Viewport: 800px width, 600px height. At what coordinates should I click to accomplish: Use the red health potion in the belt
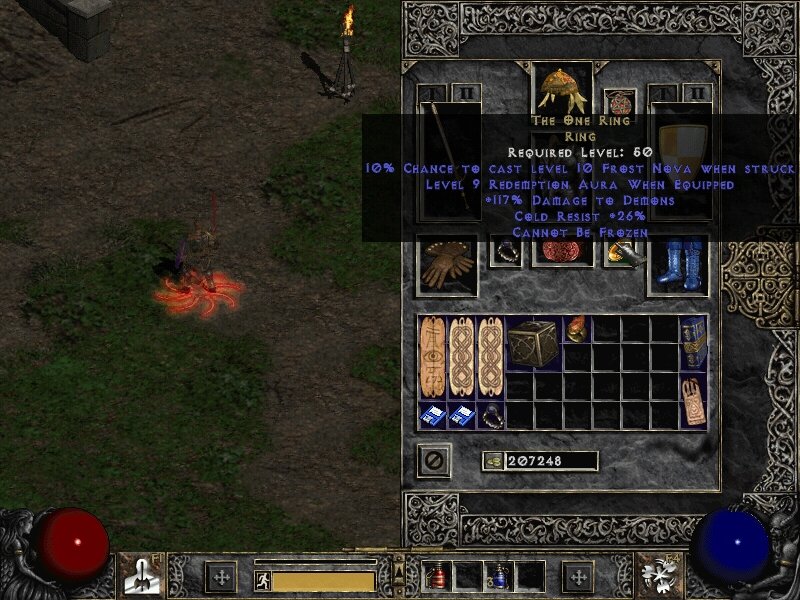point(437,577)
